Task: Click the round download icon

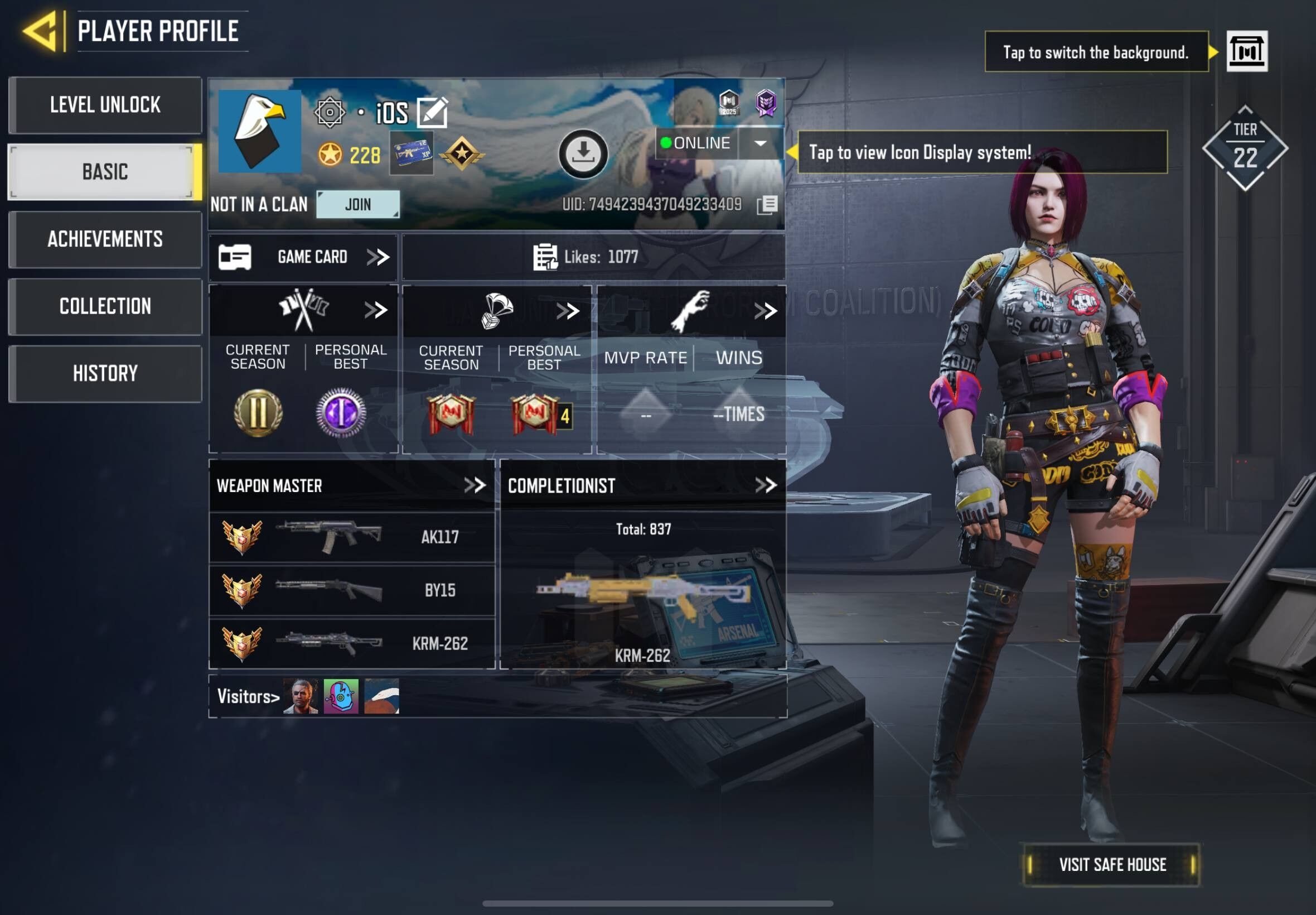Action: pos(583,153)
